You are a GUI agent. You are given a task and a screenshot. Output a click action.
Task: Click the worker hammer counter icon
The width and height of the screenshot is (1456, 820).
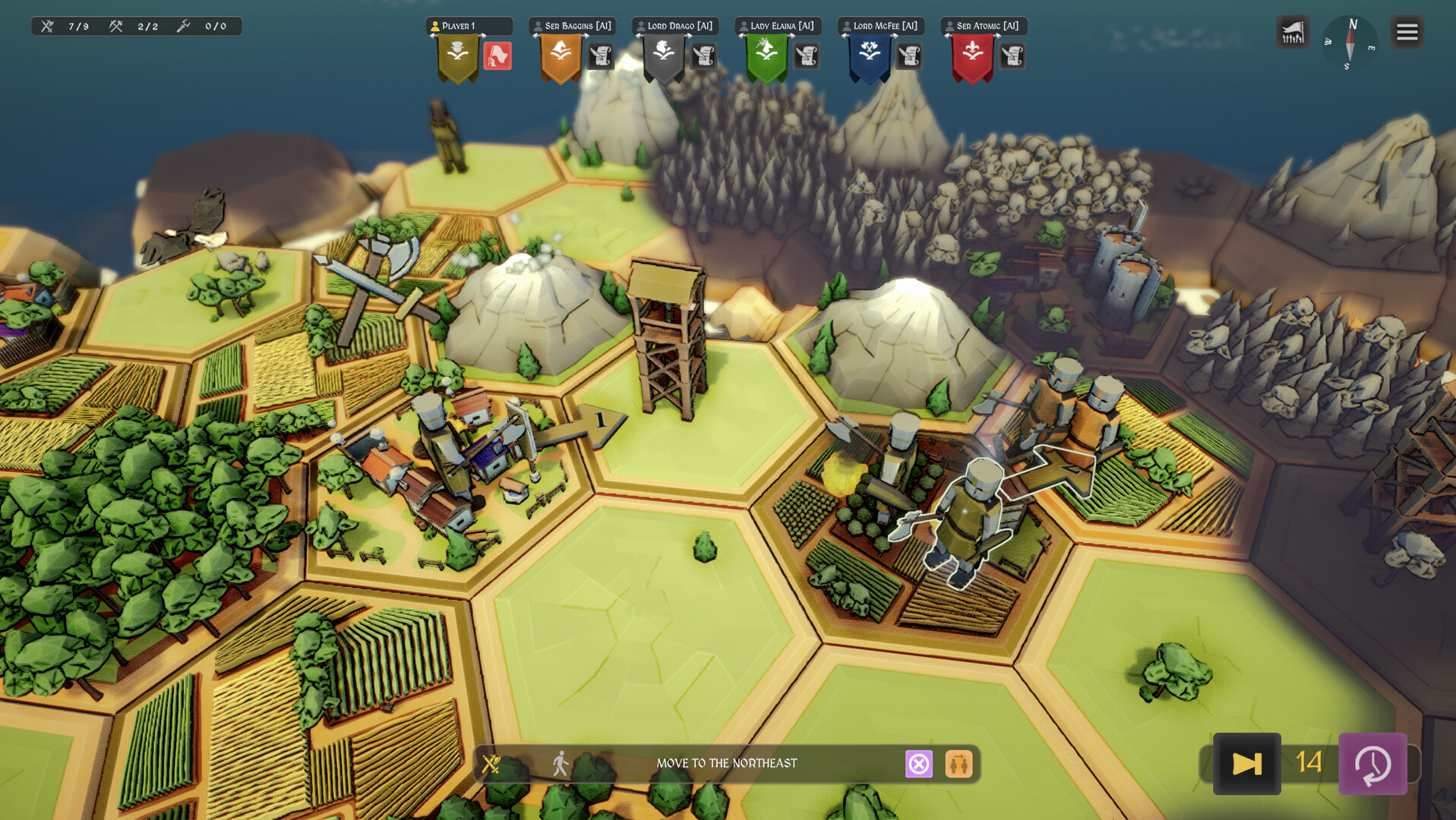tap(115, 25)
